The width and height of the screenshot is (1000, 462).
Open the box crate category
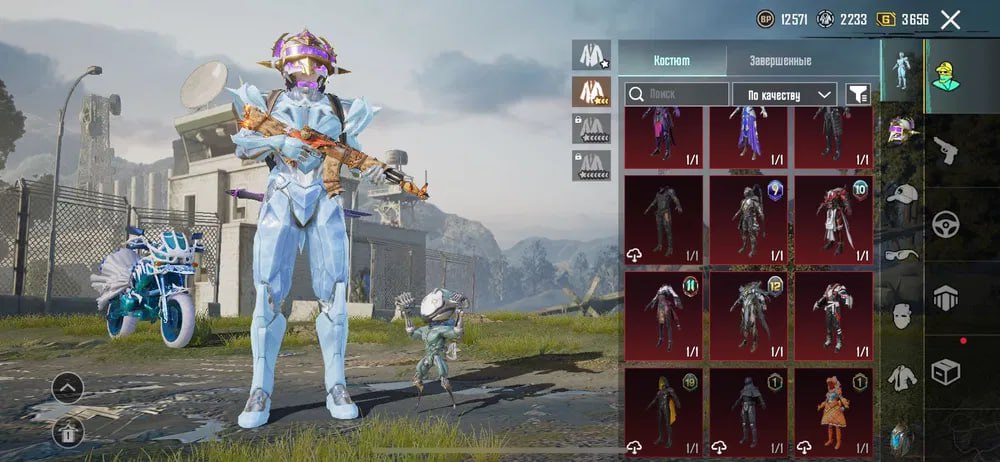[x=945, y=371]
